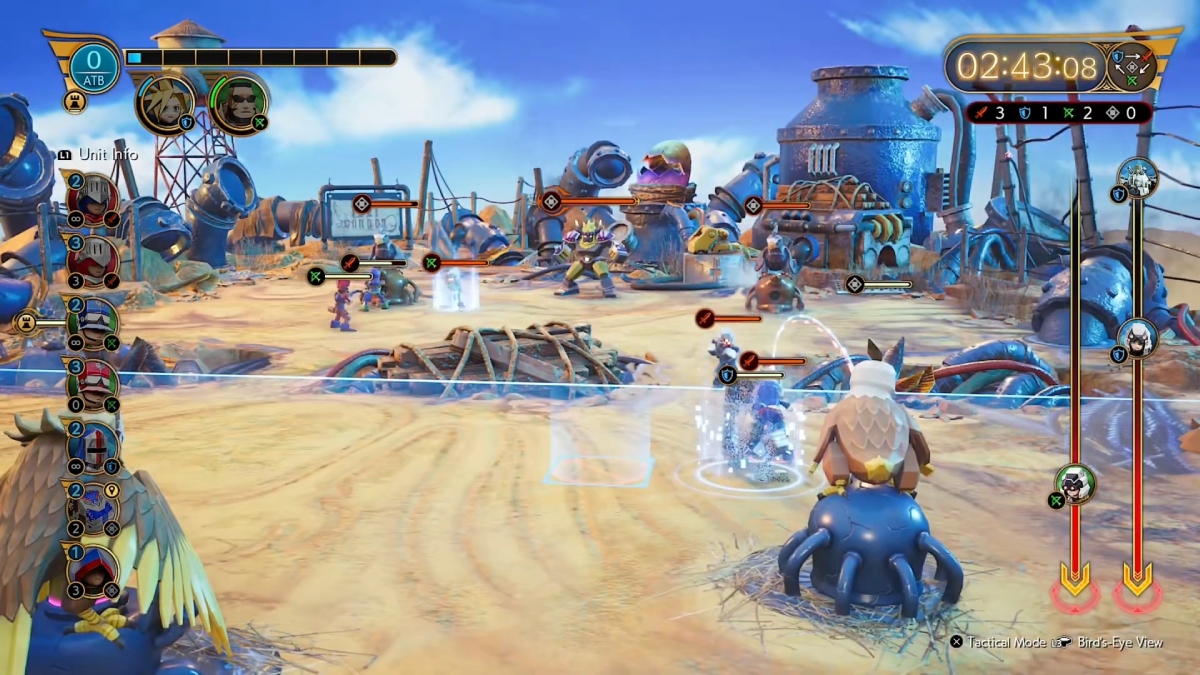Screen dimensions: 1200x675
Task: Select Cloud's hero portrait
Action: coord(165,103)
